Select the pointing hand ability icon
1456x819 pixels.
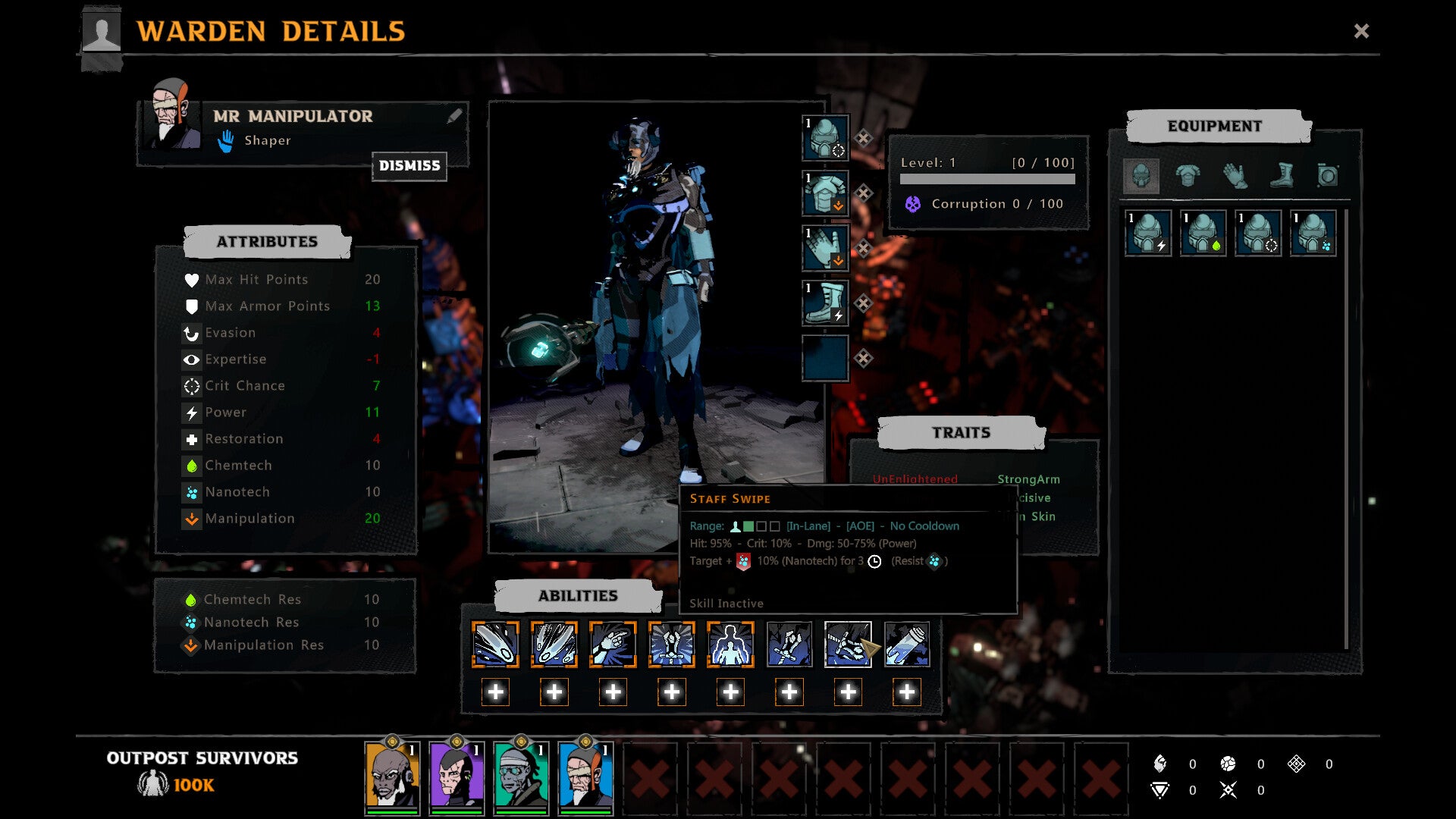point(613,645)
